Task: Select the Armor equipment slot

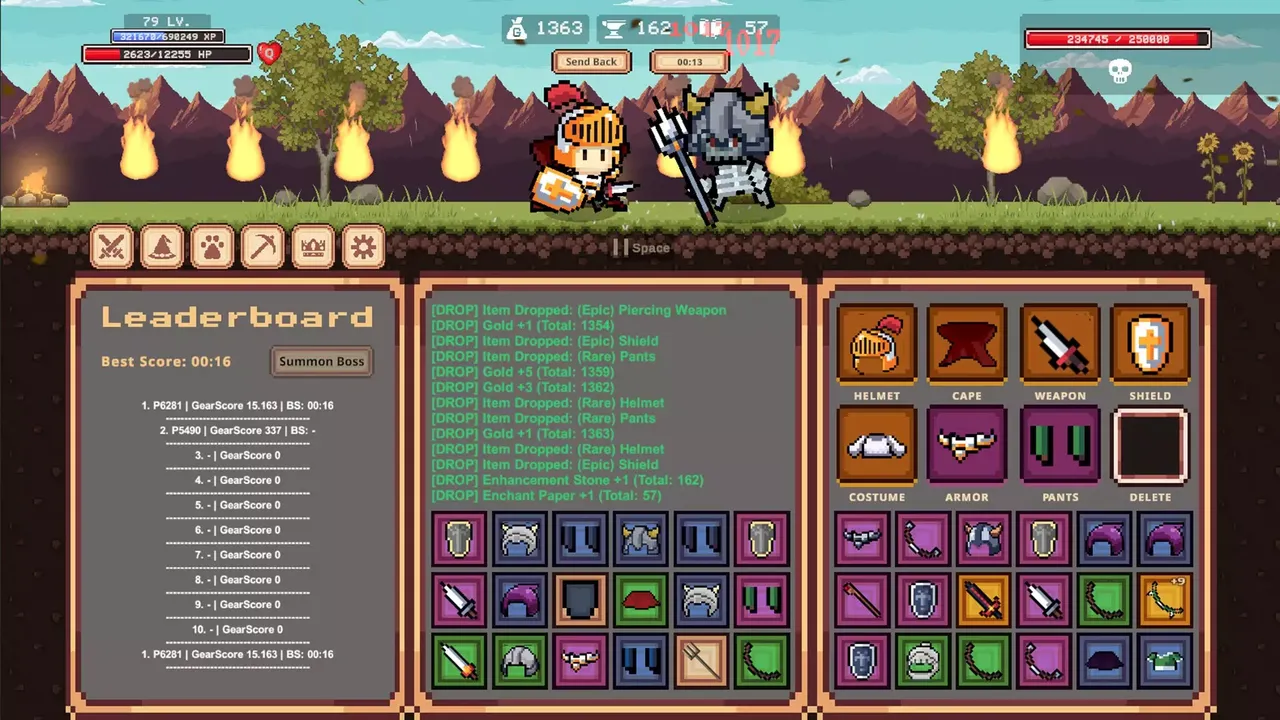Action: coord(966,446)
